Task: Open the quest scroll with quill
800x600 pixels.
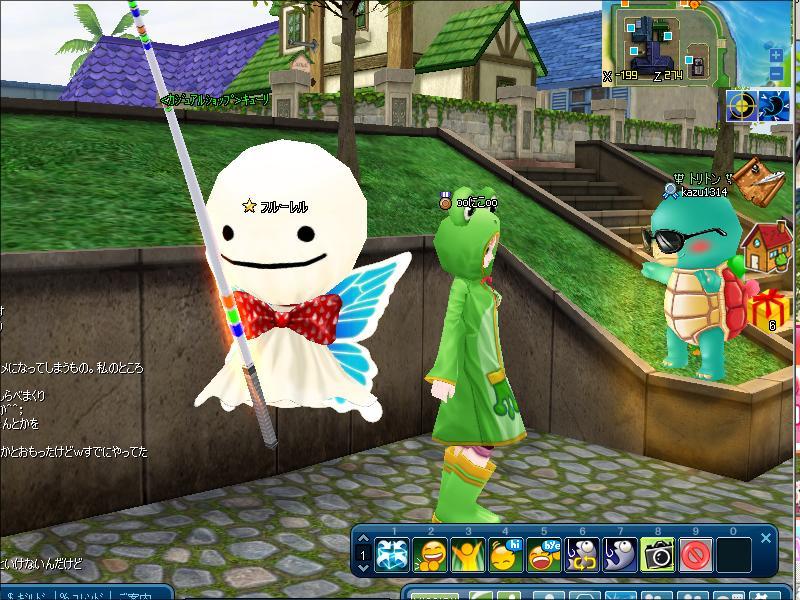Action: (x=762, y=182)
